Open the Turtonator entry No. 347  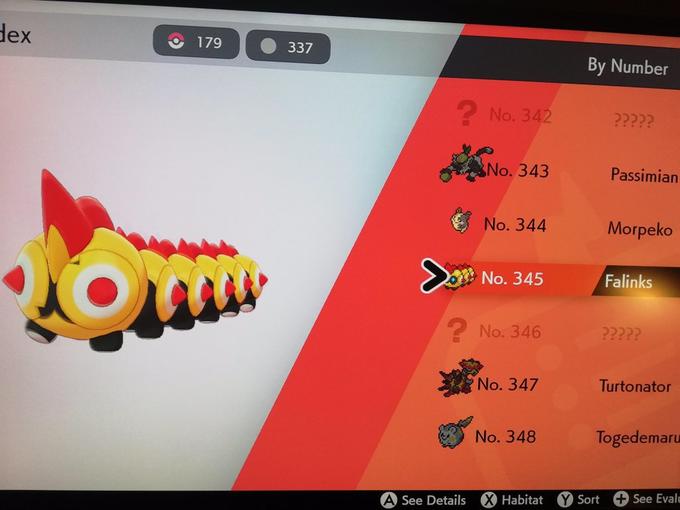560,384
